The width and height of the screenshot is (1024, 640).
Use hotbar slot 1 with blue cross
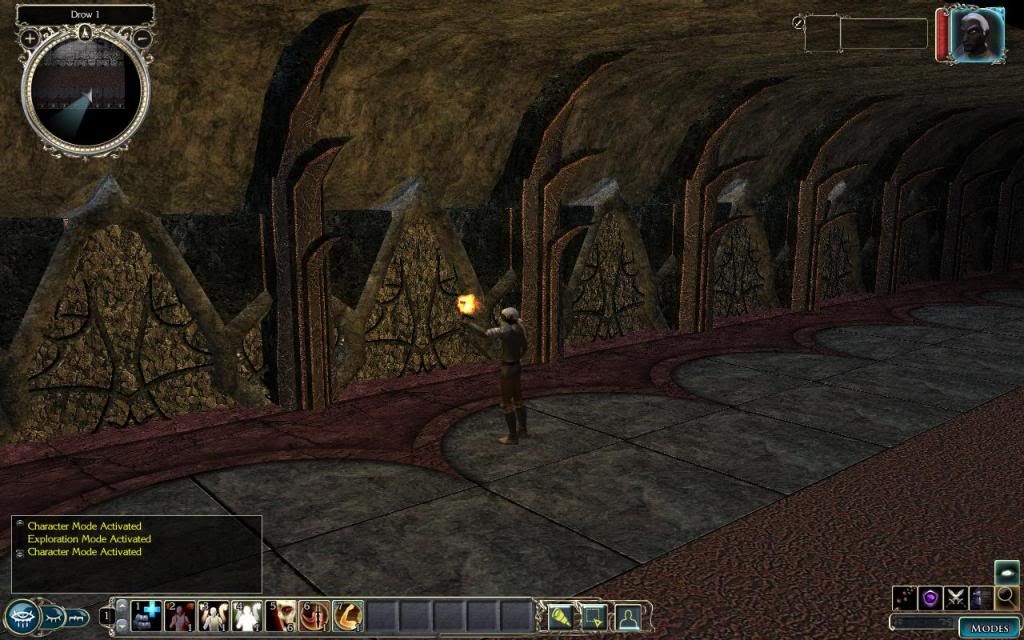pos(147,615)
